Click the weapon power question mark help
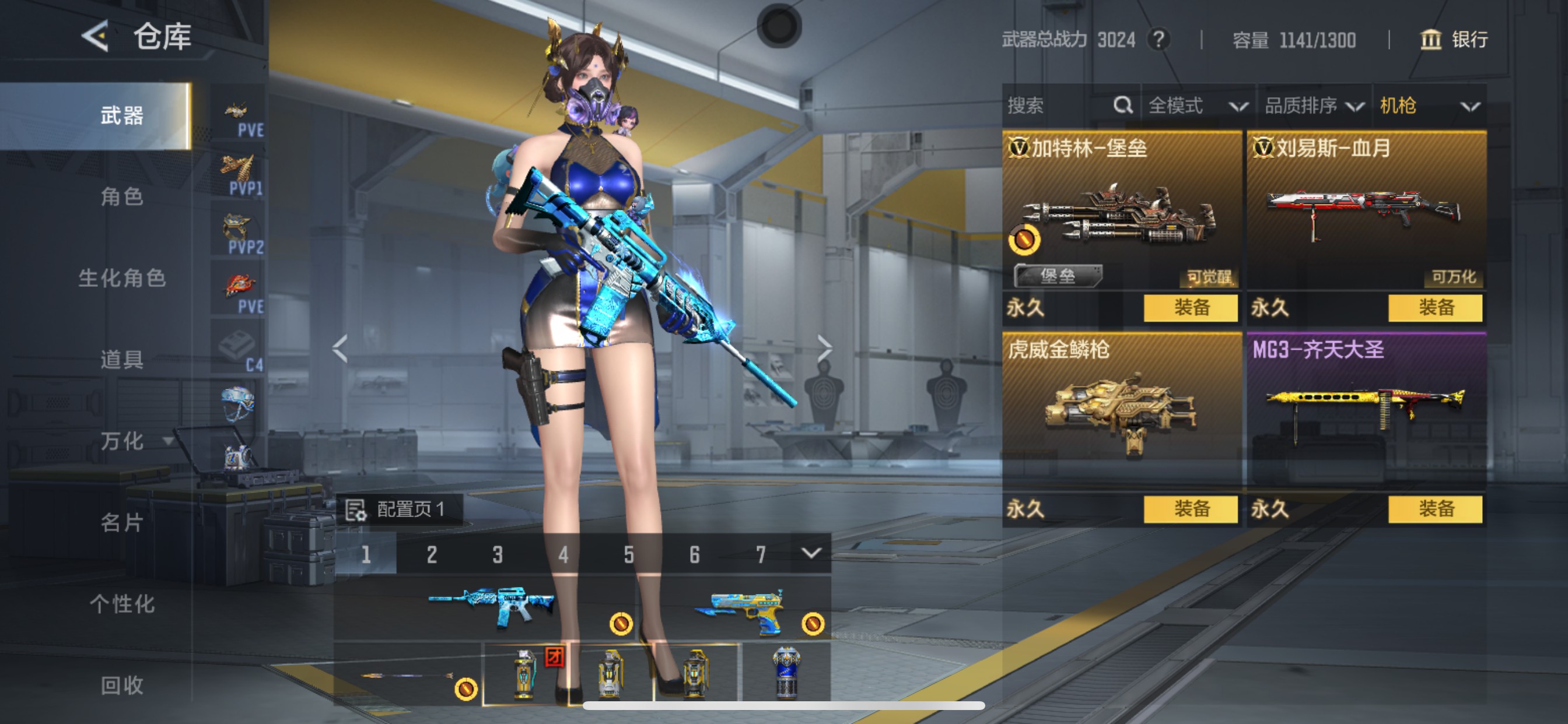The image size is (1568, 724). click(x=1158, y=40)
